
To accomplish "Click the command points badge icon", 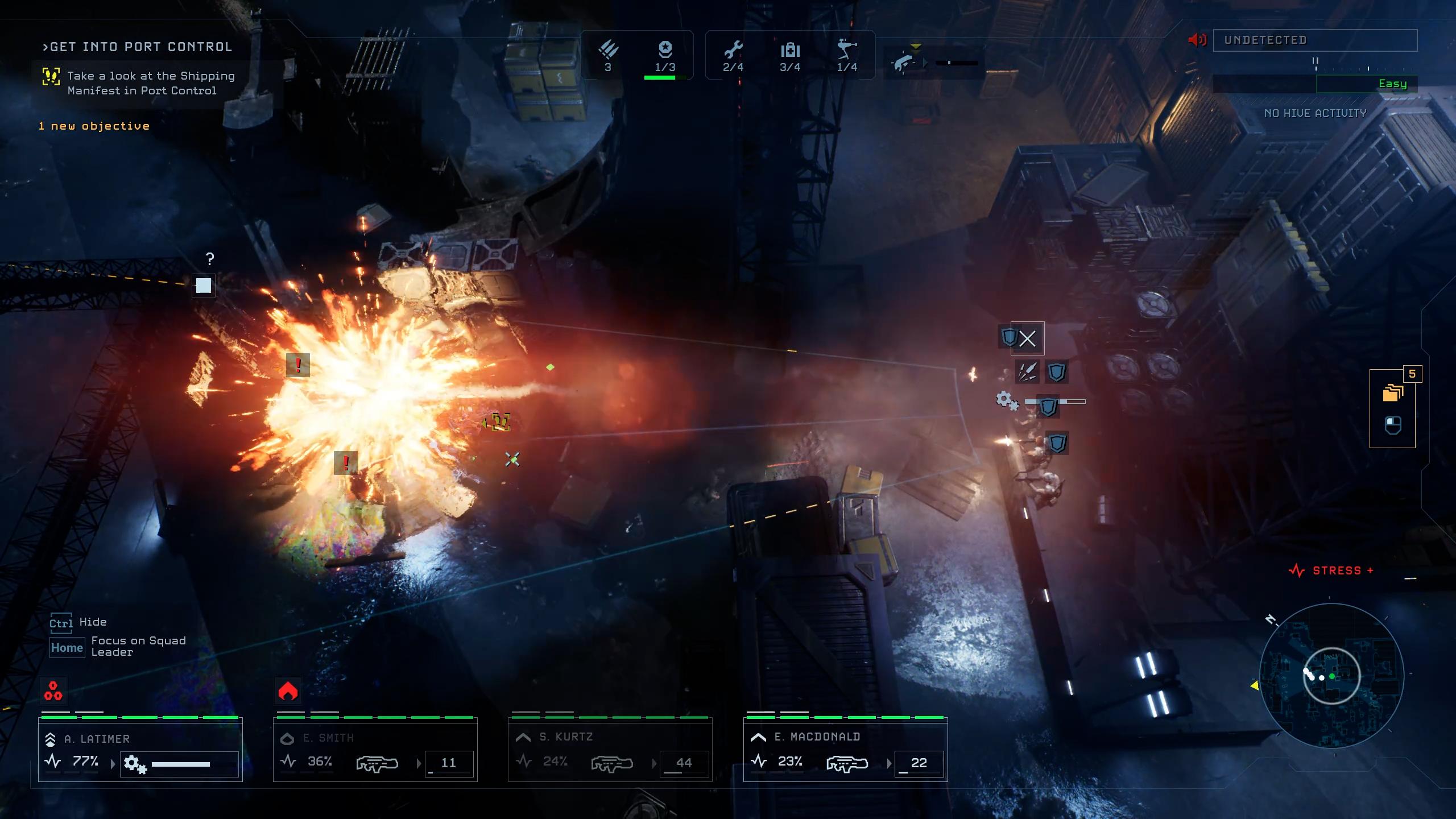I will click(x=665, y=50).
